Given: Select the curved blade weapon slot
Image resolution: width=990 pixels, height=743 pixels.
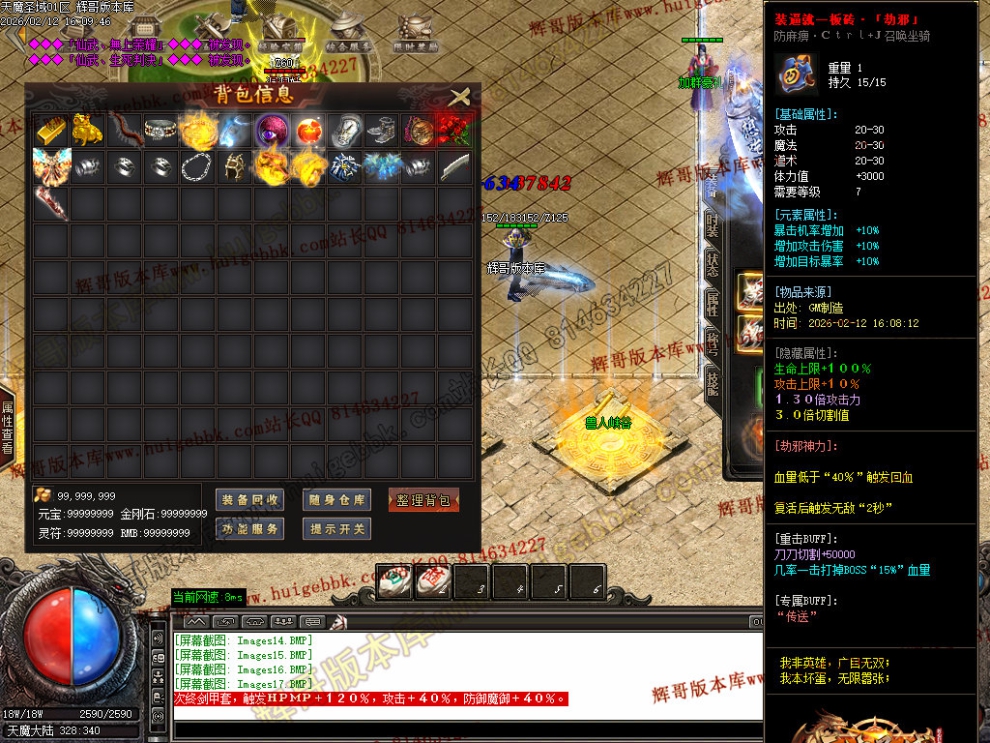Looking at the screenshot, I should coord(455,167).
